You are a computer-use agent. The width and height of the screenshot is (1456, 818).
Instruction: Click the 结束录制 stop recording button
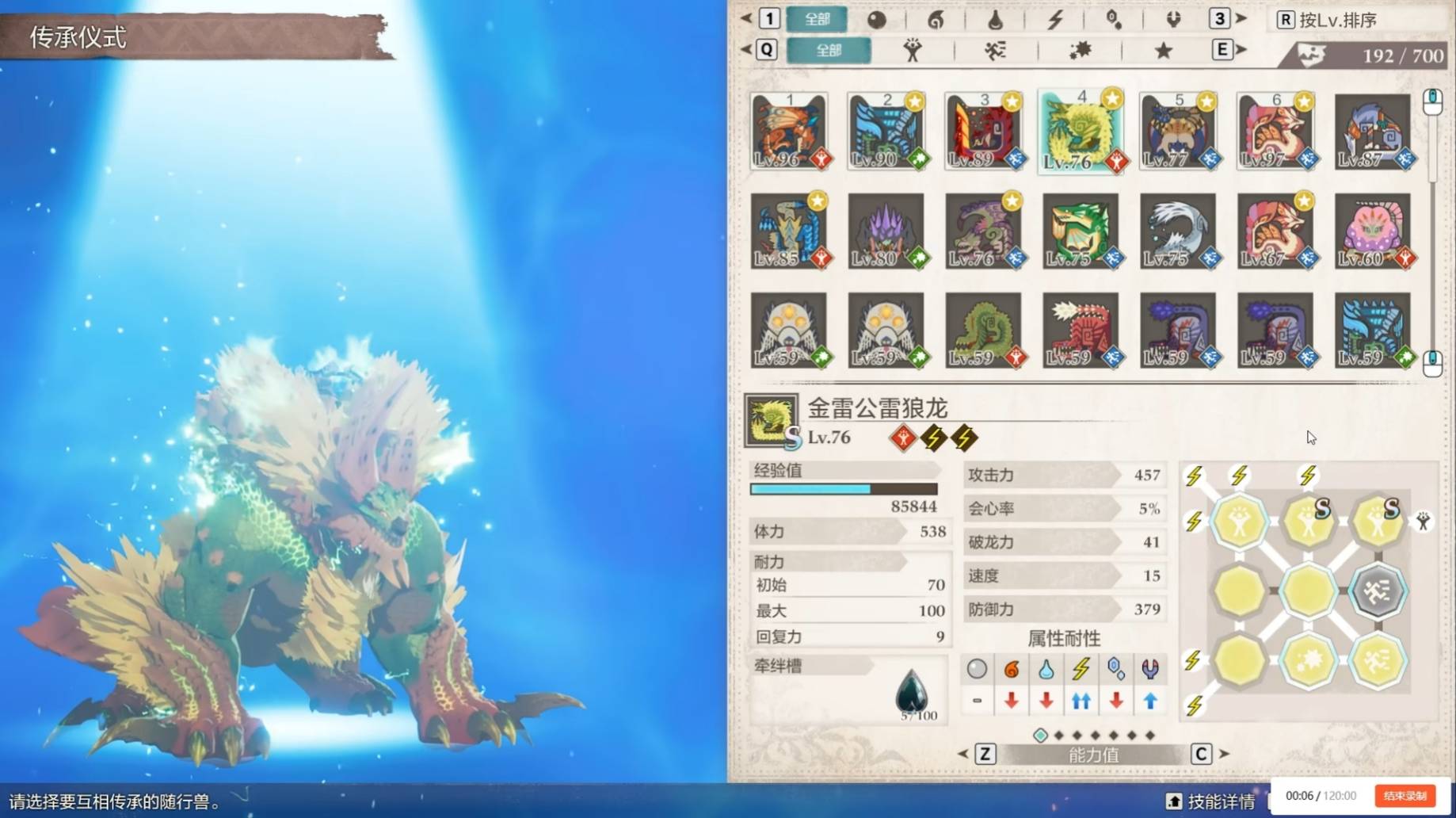tap(1405, 796)
